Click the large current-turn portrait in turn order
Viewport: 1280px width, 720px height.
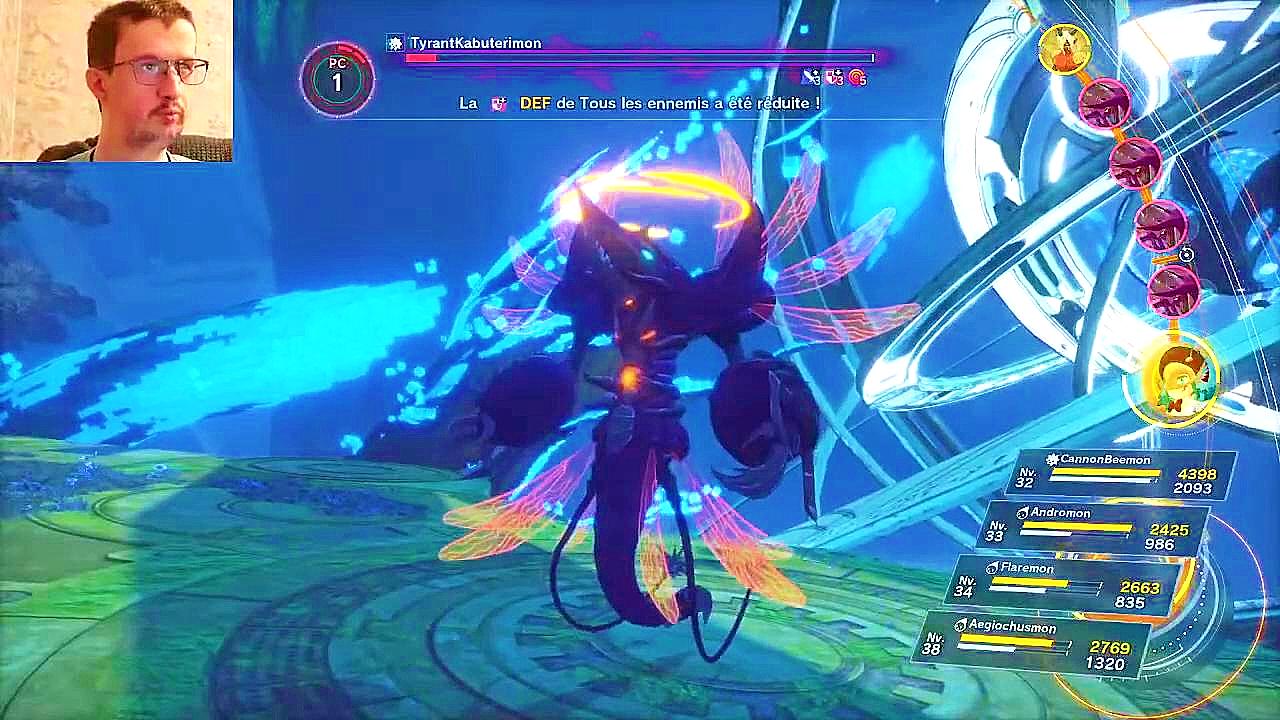point(1184,379)
